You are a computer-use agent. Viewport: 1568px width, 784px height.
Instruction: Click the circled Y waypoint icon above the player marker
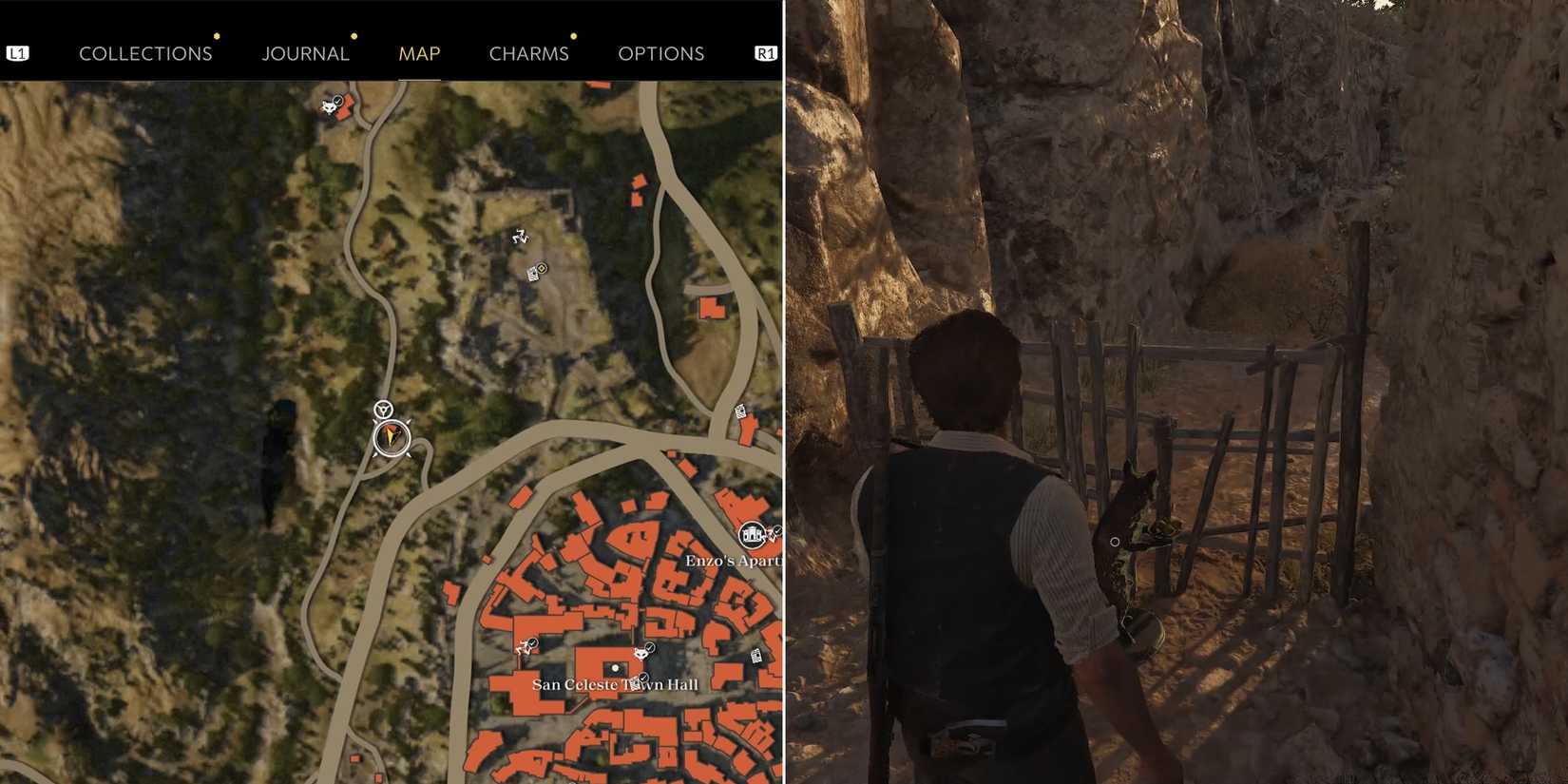tap(382, 408)
